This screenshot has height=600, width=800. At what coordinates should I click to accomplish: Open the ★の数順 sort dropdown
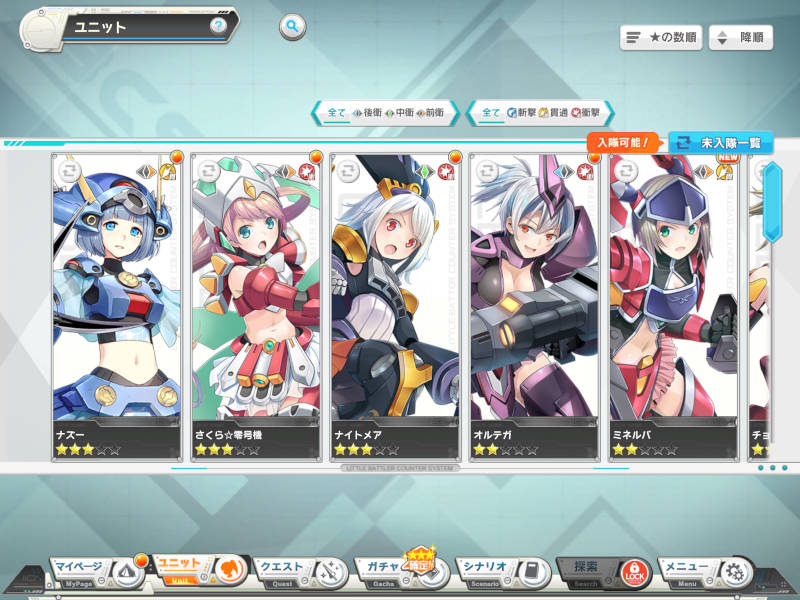pyautogui.click(x=661, y=38)
